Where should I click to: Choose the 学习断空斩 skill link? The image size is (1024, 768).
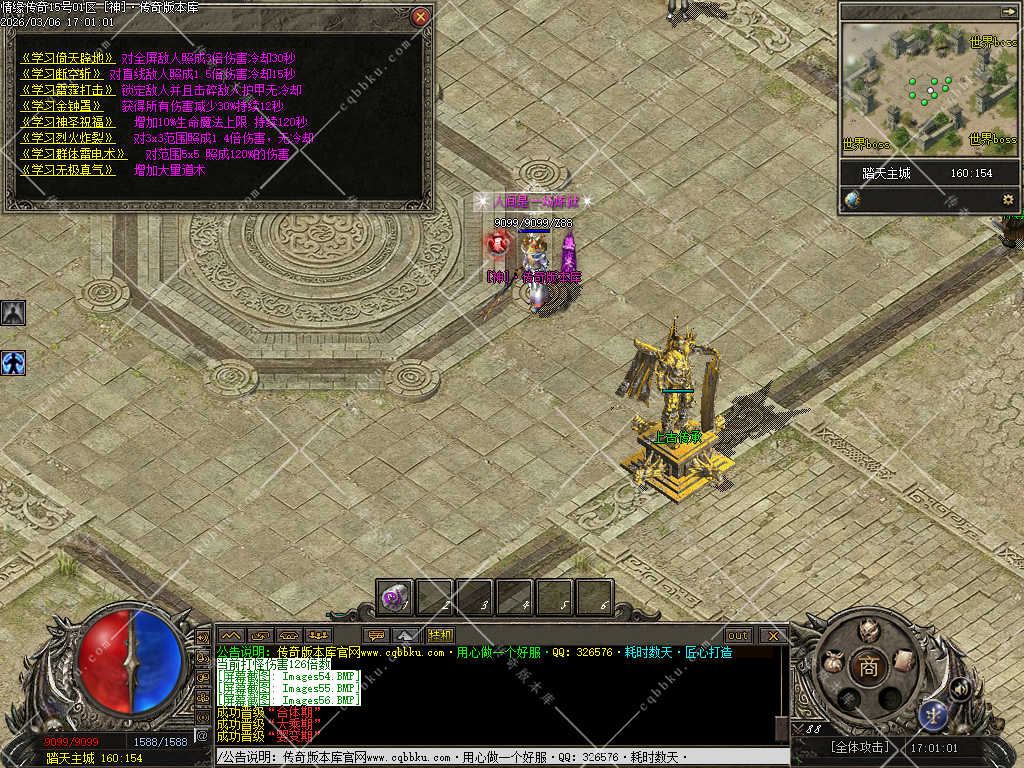pyautogui.click(x=62, y=74)
